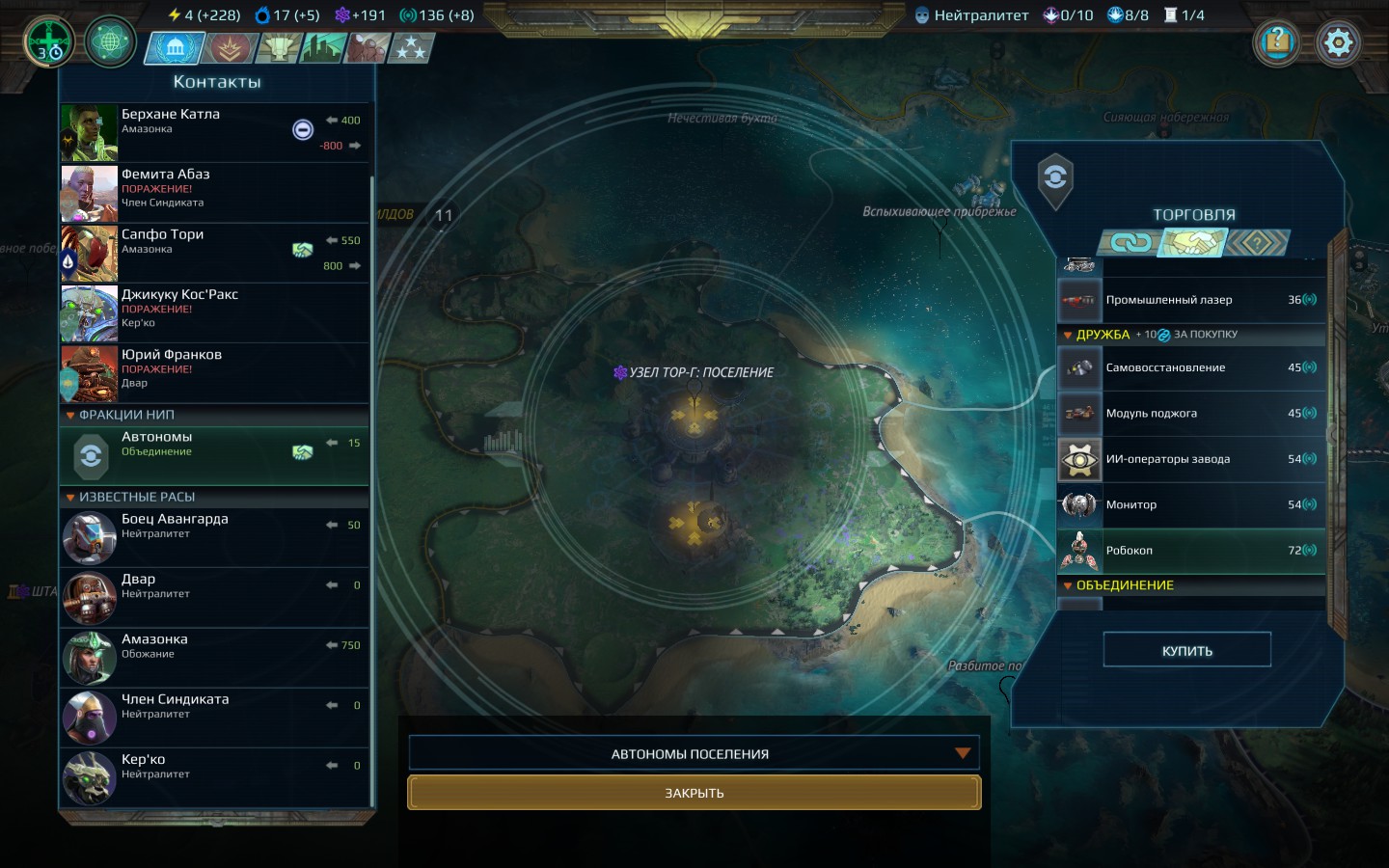The width and height of the screenshot is (1389, 868).
Task: Open the question-mark diamond tab
Action: [1257, 243]
